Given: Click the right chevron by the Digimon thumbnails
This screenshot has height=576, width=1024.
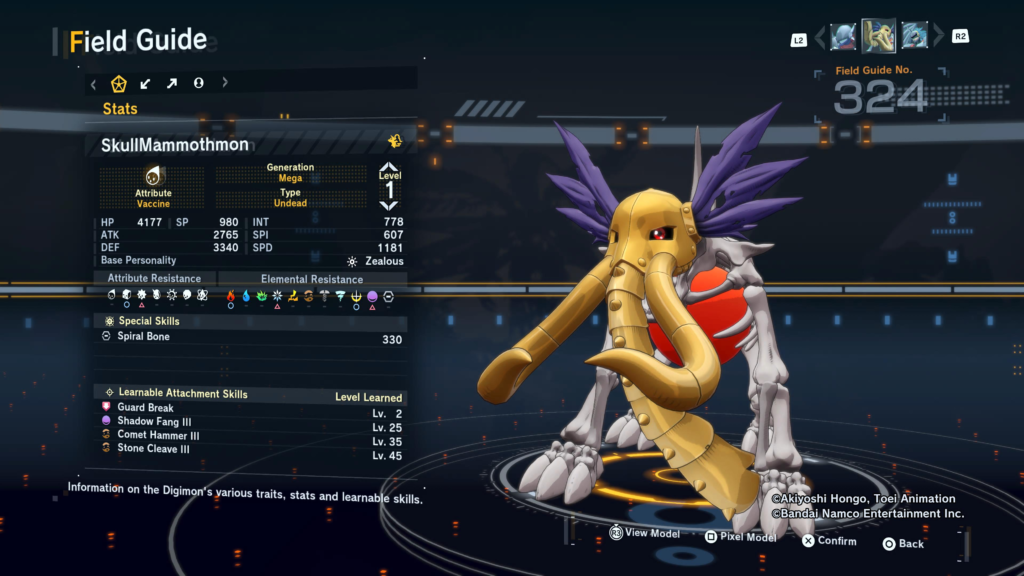Looking at the screenshot, I should (x=937, y=38).
